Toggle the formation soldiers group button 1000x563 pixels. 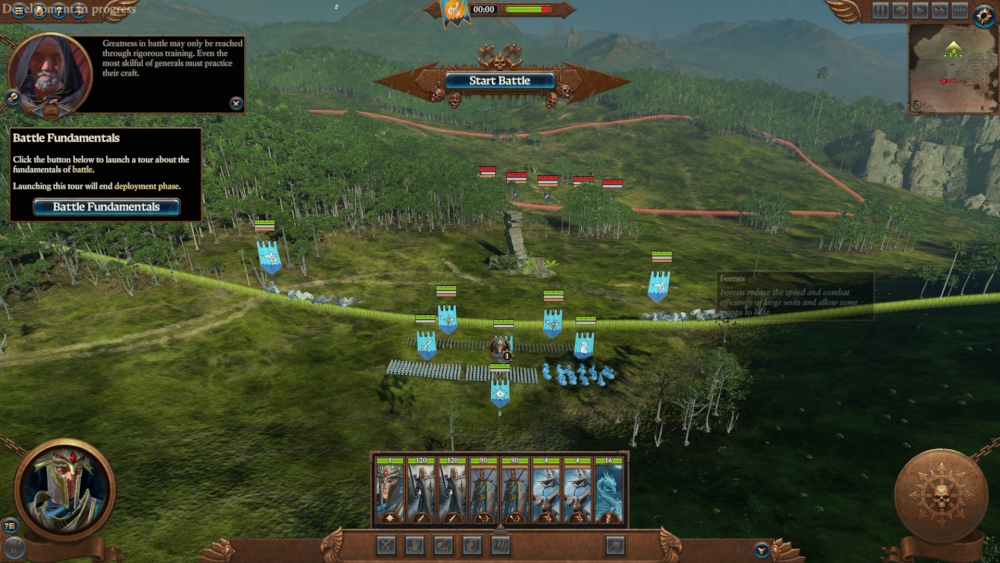[501, 545]
